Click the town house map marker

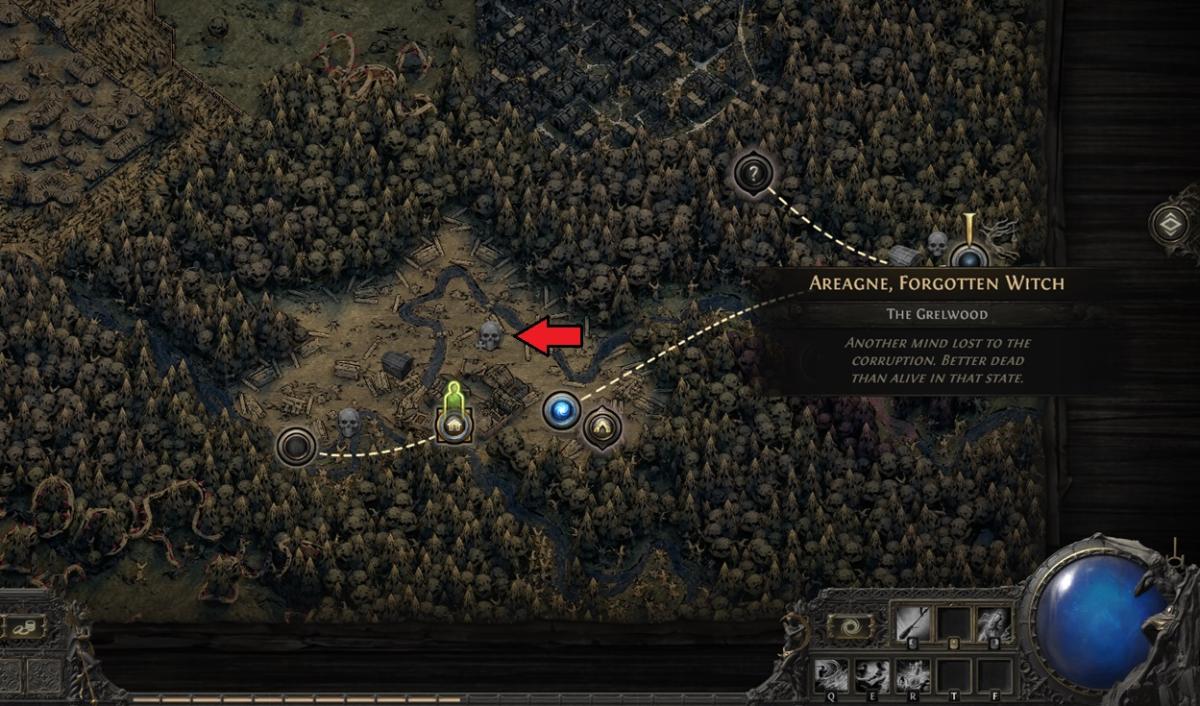tap(453, 425)
